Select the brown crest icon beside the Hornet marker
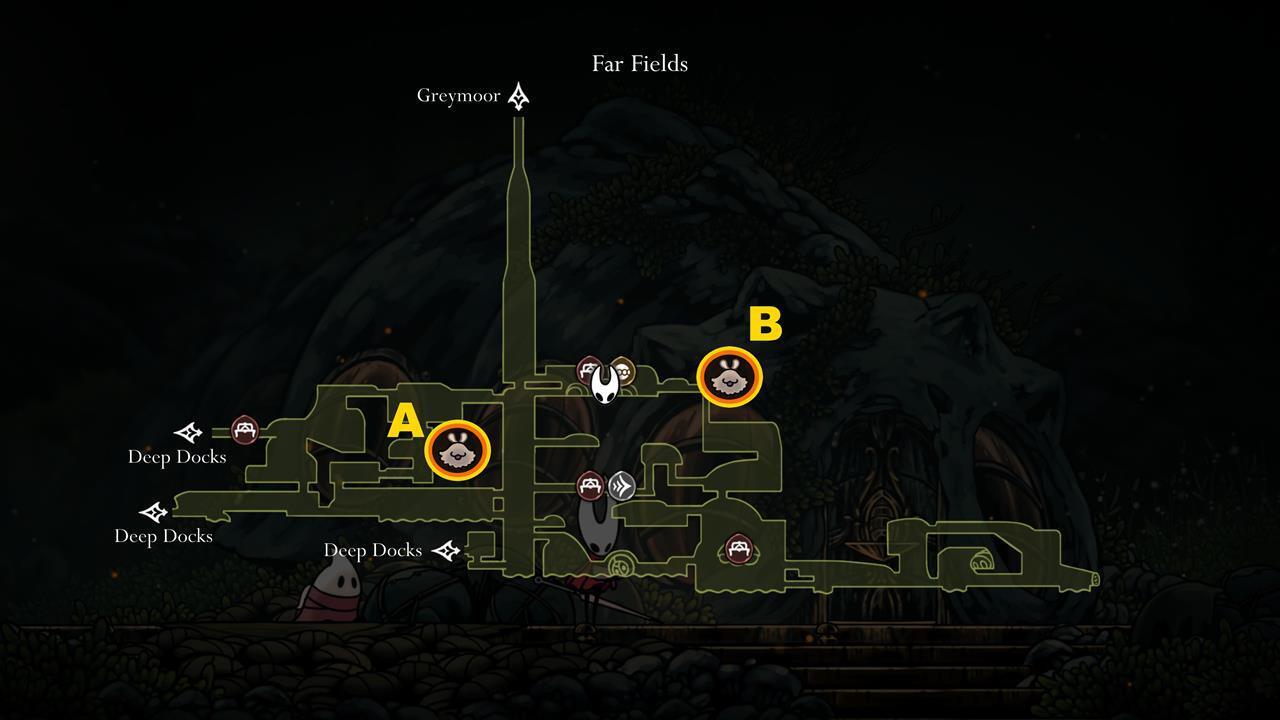Viewport: 1280px width, 720px height. click(624, 370)
